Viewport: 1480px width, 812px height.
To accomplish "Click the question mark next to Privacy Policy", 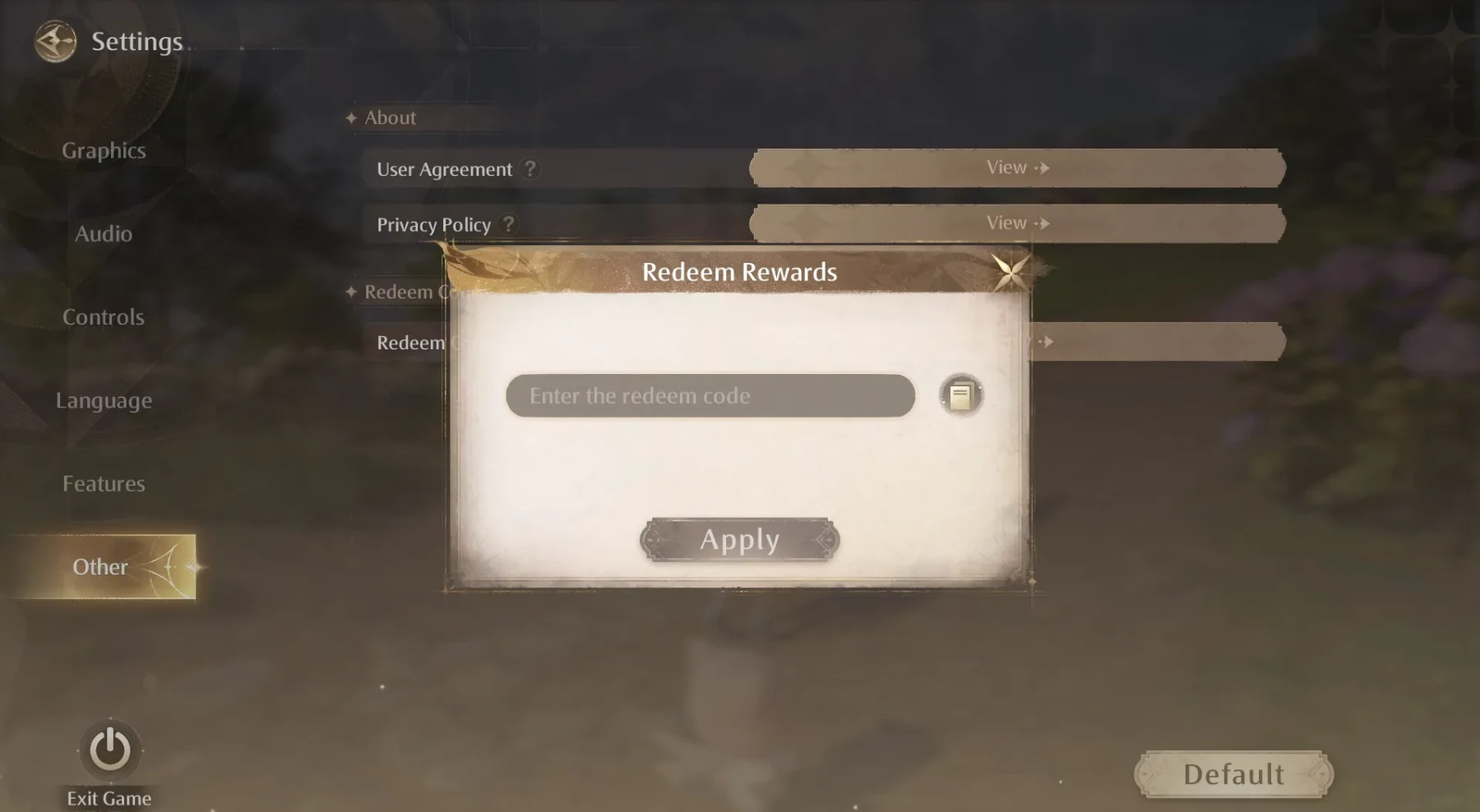I will pos(508,224).
